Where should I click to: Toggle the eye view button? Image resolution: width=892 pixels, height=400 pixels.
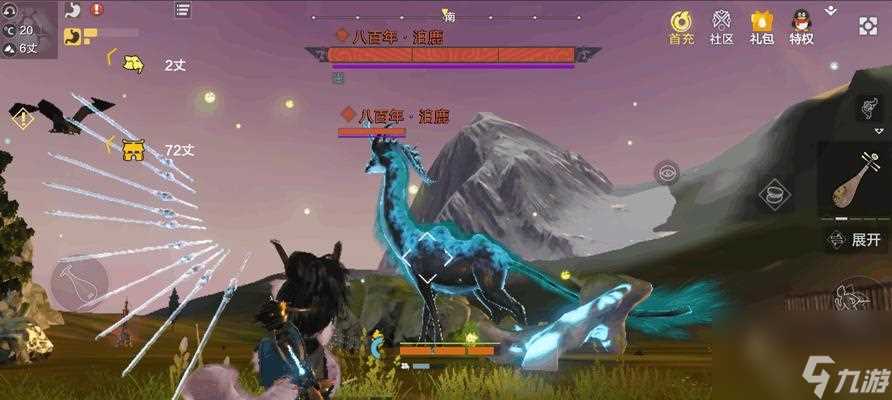click(666, 172)
